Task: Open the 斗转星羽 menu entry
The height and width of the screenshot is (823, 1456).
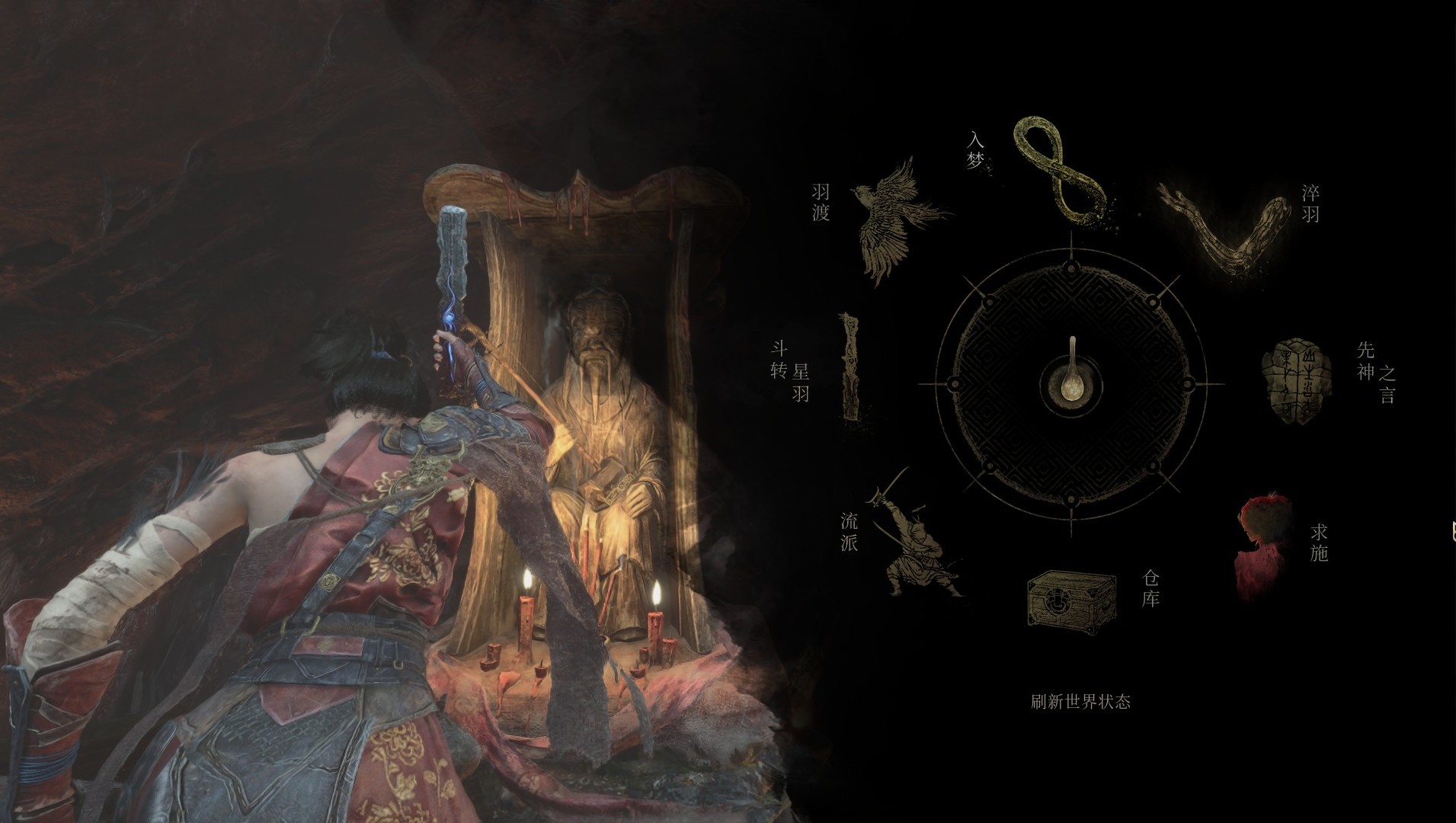Action: [851, 367]
